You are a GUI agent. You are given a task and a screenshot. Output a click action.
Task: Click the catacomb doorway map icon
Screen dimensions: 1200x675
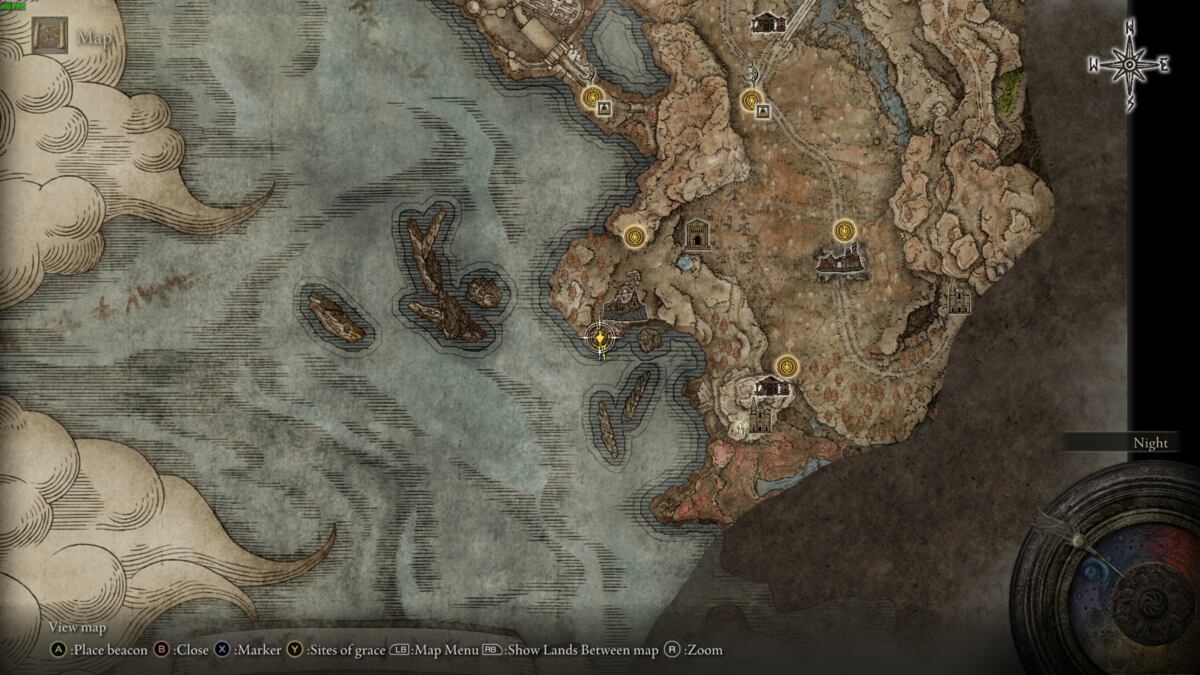(697, 234)
